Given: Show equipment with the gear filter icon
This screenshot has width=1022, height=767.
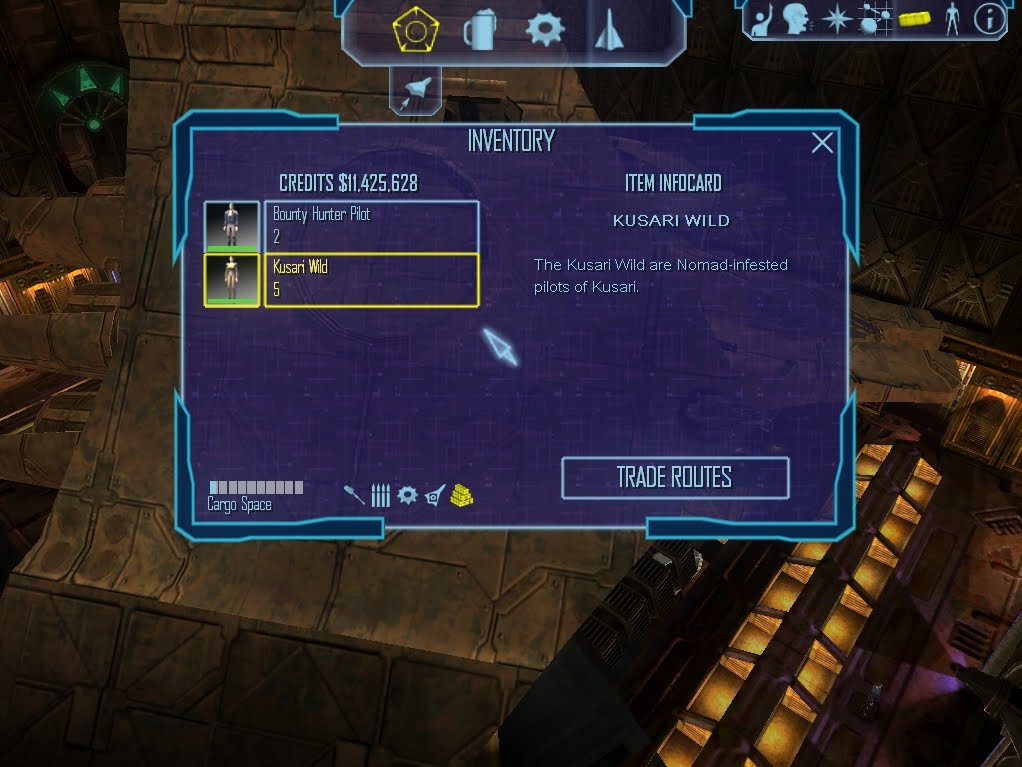Looking at the screenshot, I should pos(407,495).
